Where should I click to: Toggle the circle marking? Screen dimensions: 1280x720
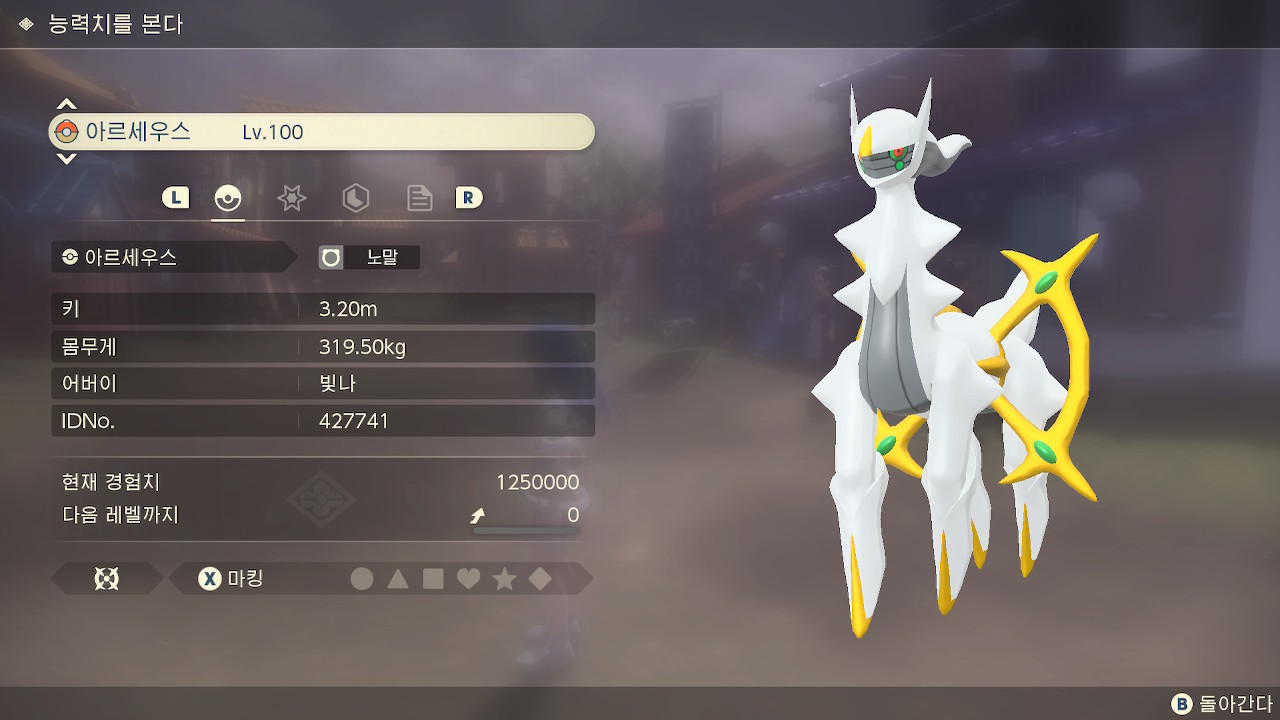pos(362,579)
